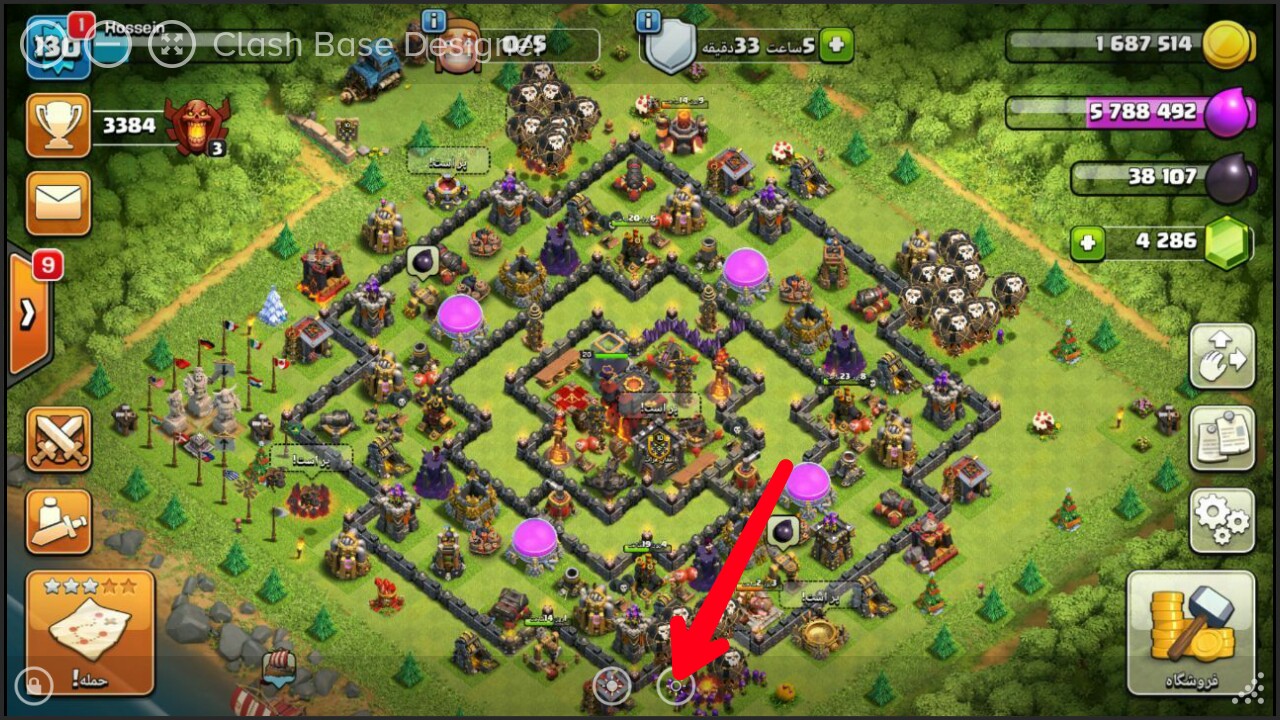The width and height of the screenshot is (1280, 720).
Task: Open the layout editor hand-and-arrows button
Action: (x=1221, y=356)
